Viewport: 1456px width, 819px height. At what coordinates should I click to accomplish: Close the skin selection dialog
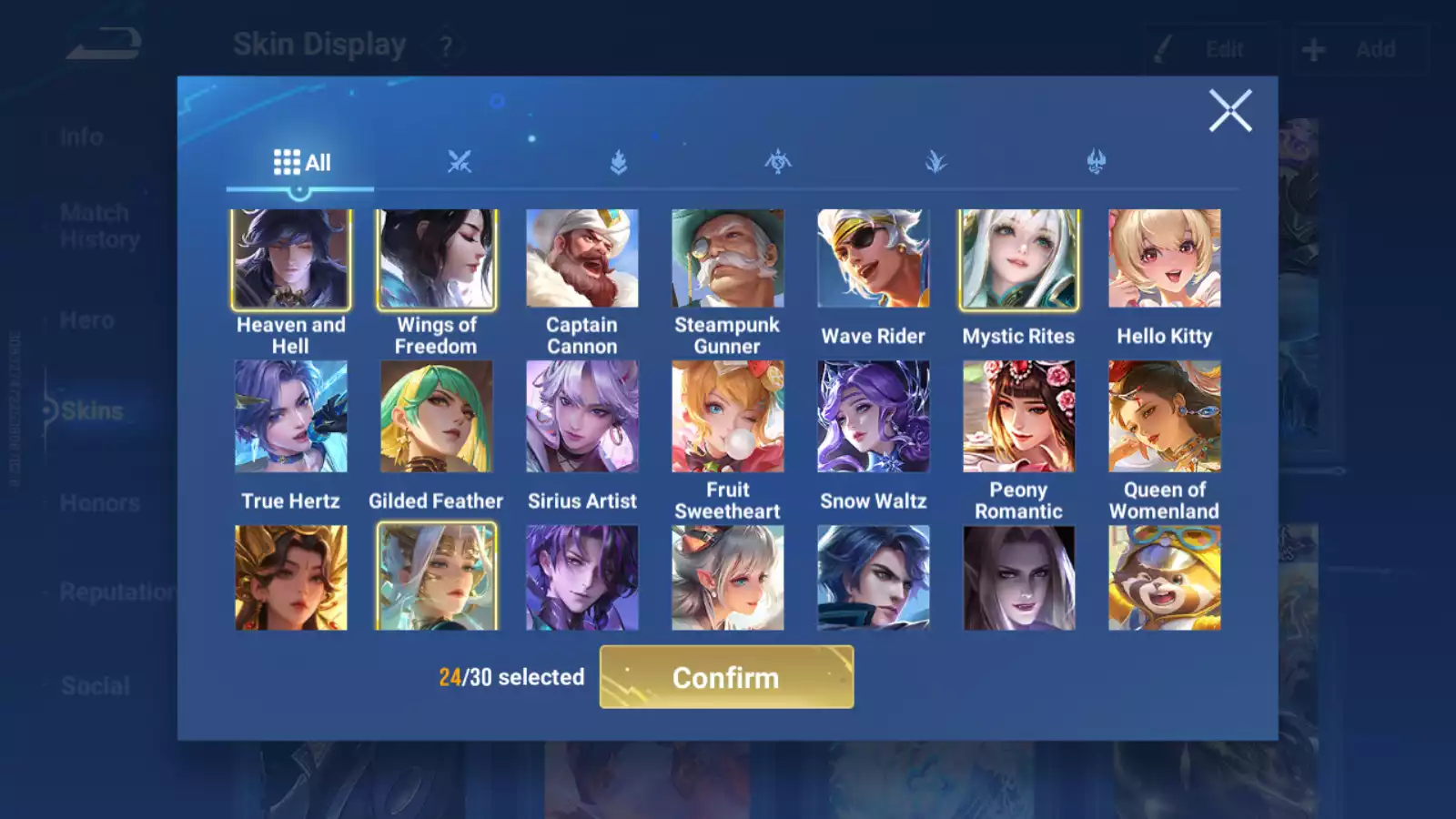[x=1231, y=111]
